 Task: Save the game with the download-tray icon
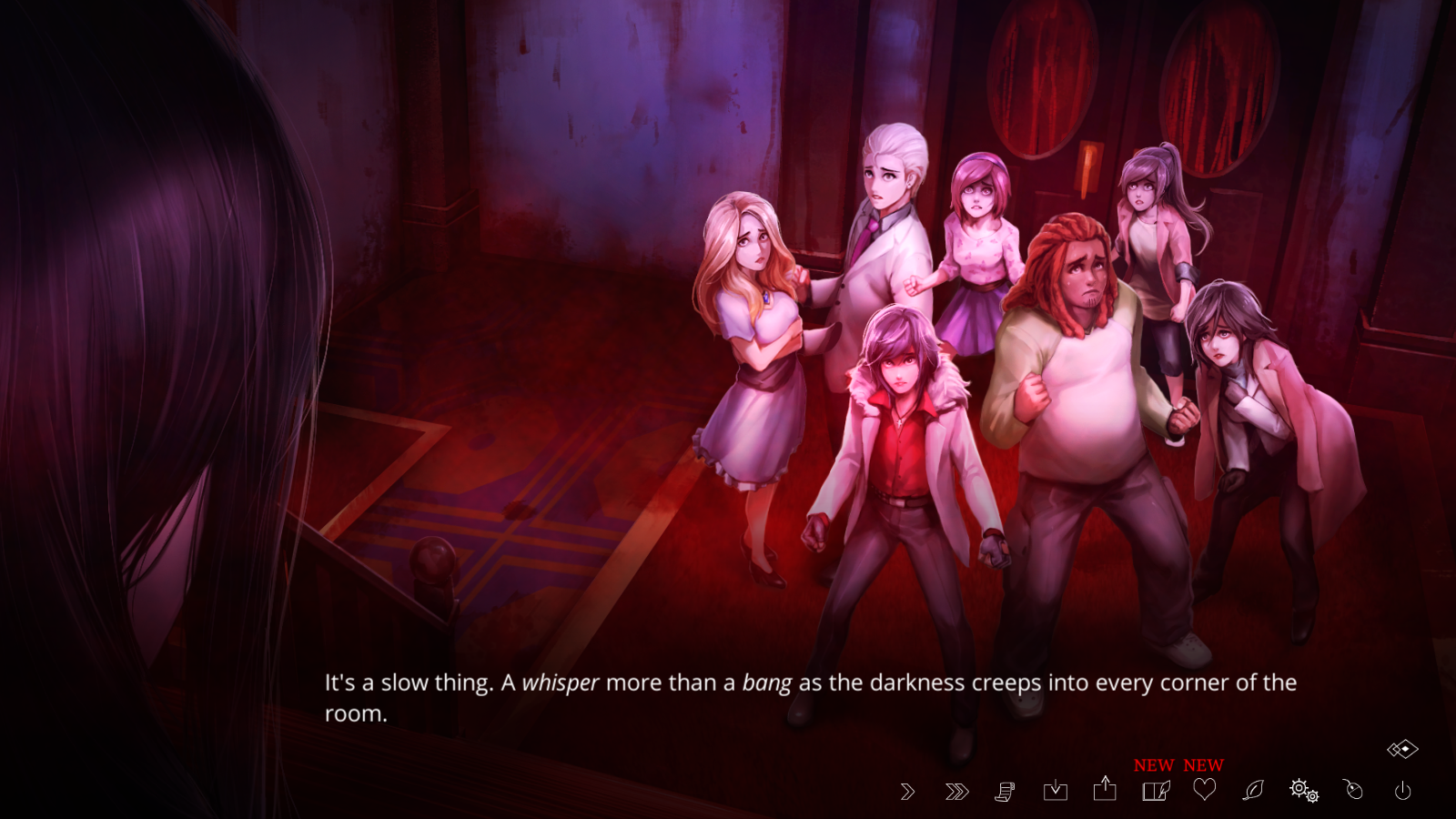[1056, 790]
